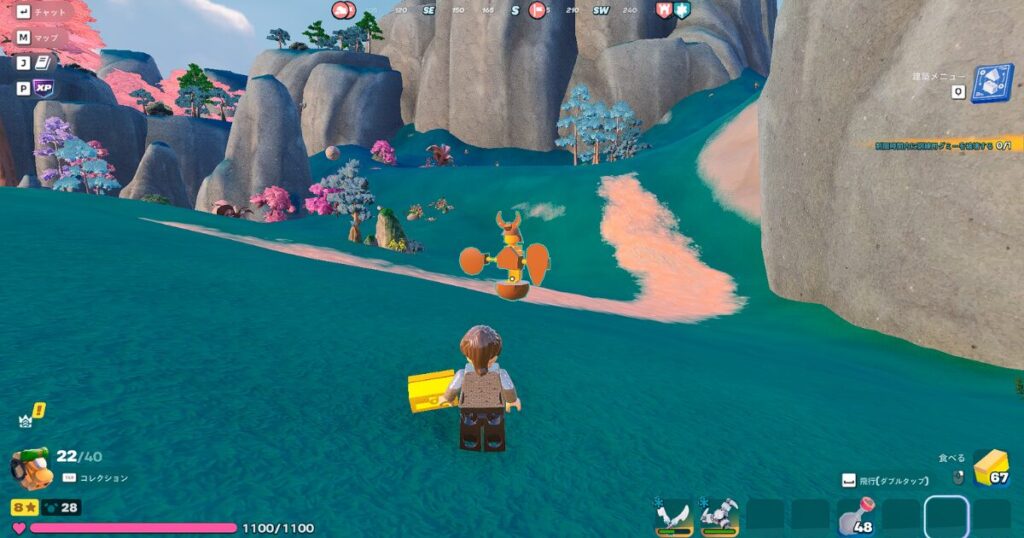Open the purple XP pass icon
The width and height of the screenshot is (1024, 538).
tap(43, 88)
